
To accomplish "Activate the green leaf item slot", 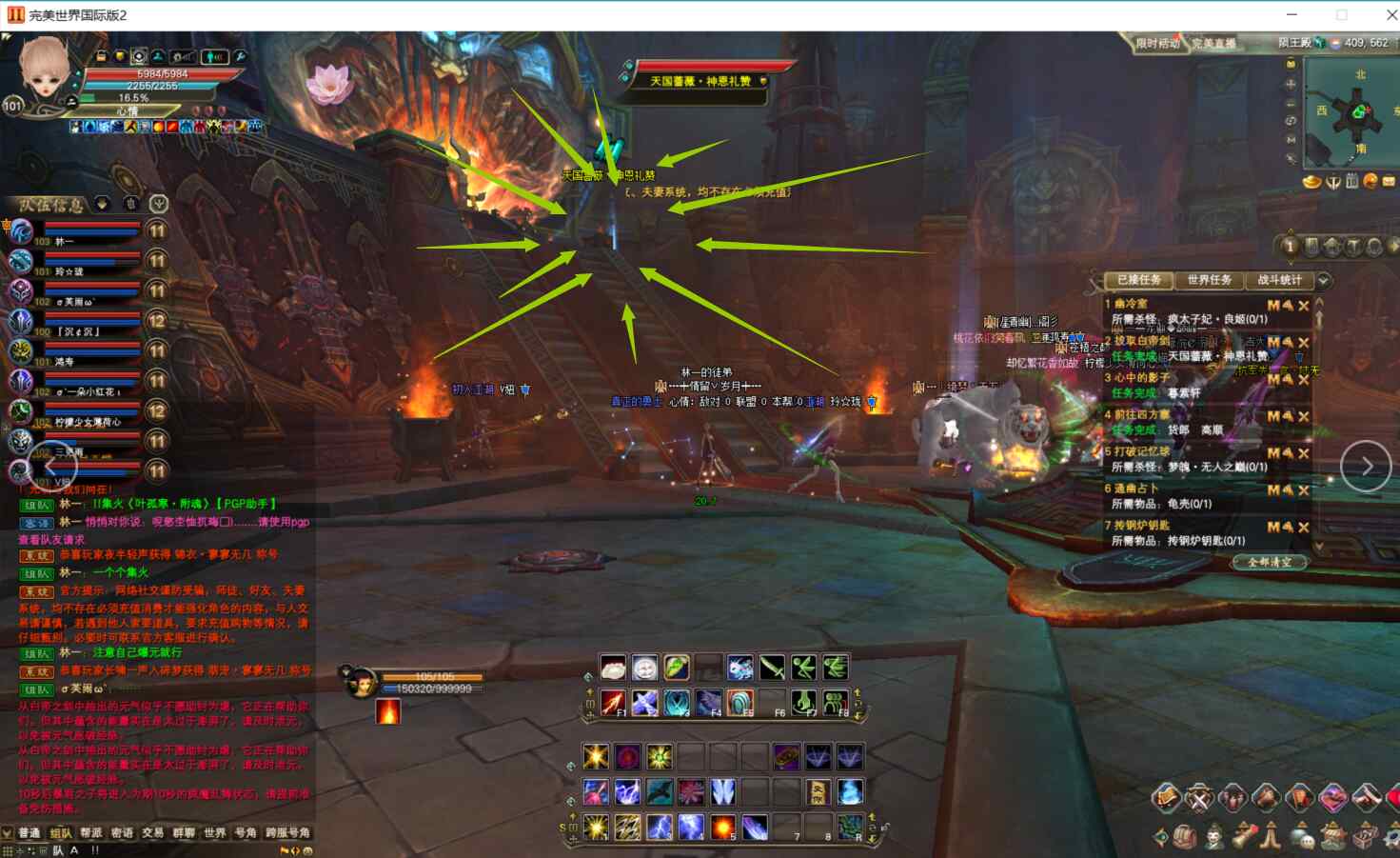I will pyautogui.click(x=677, y=668).
